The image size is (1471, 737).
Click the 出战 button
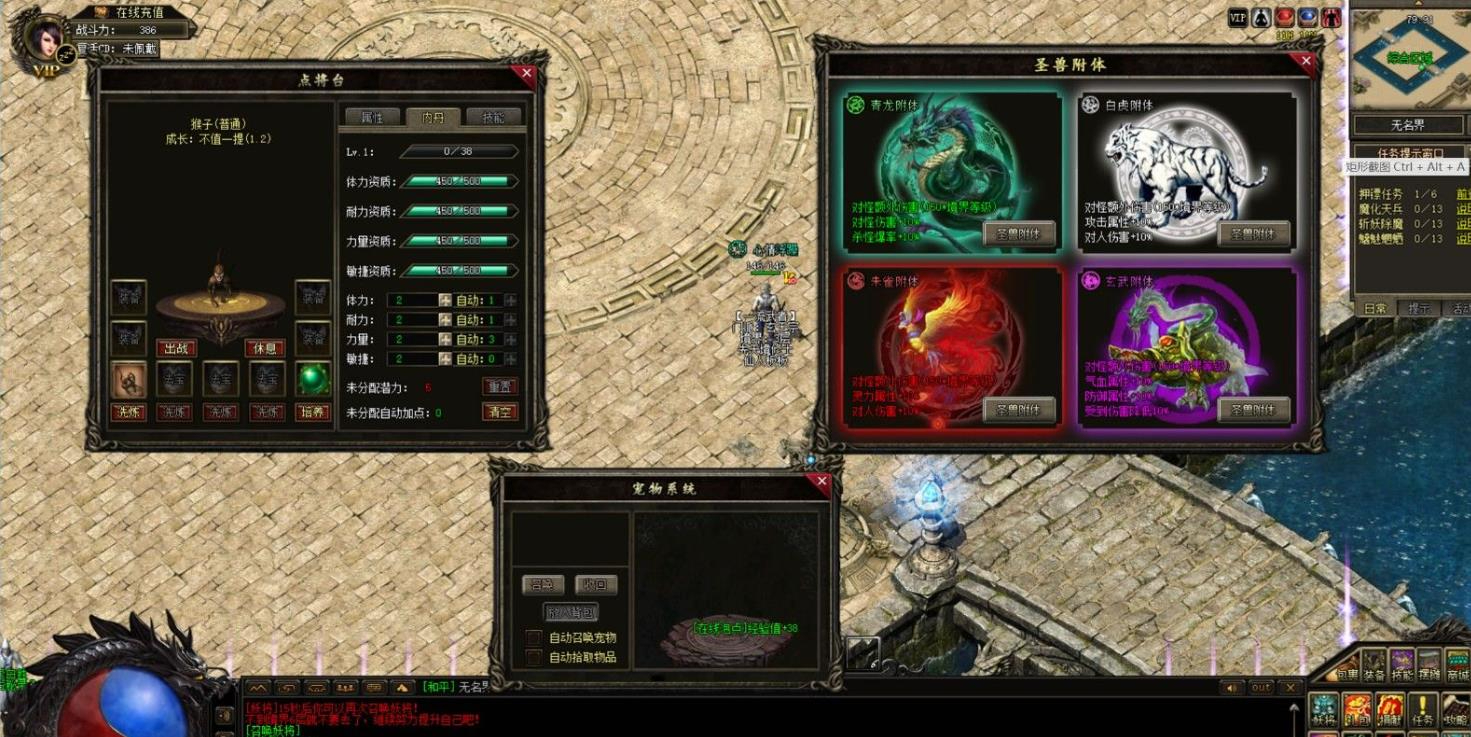(x=176, y=348)
